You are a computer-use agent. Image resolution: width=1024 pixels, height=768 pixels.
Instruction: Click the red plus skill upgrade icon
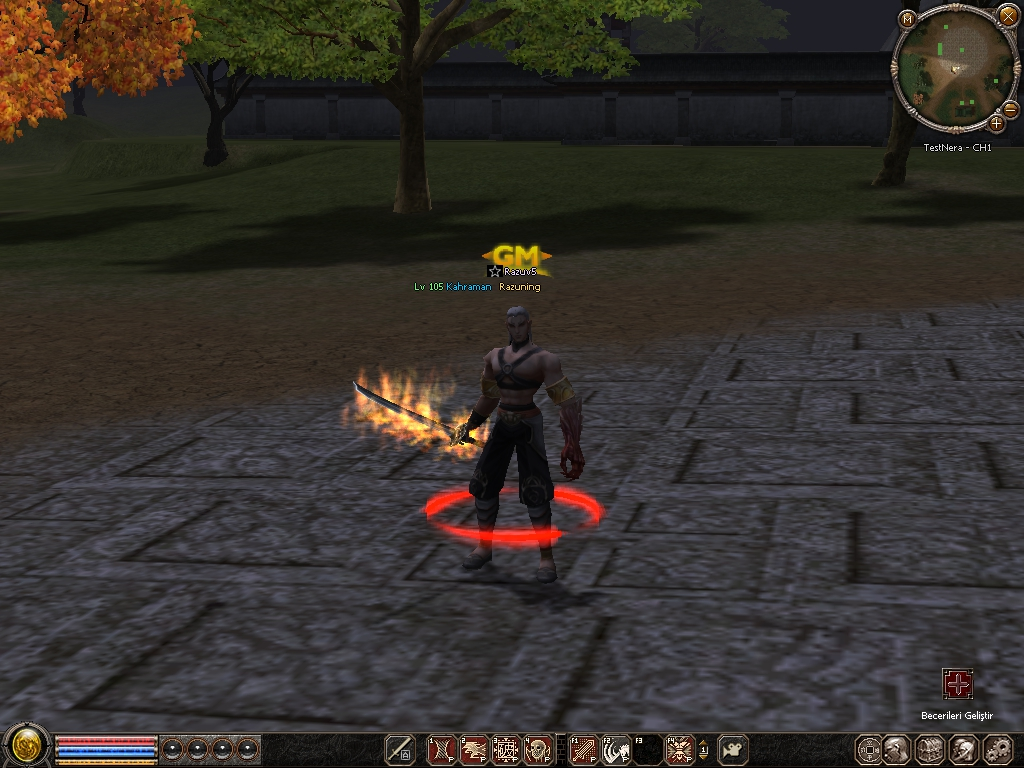957,684
